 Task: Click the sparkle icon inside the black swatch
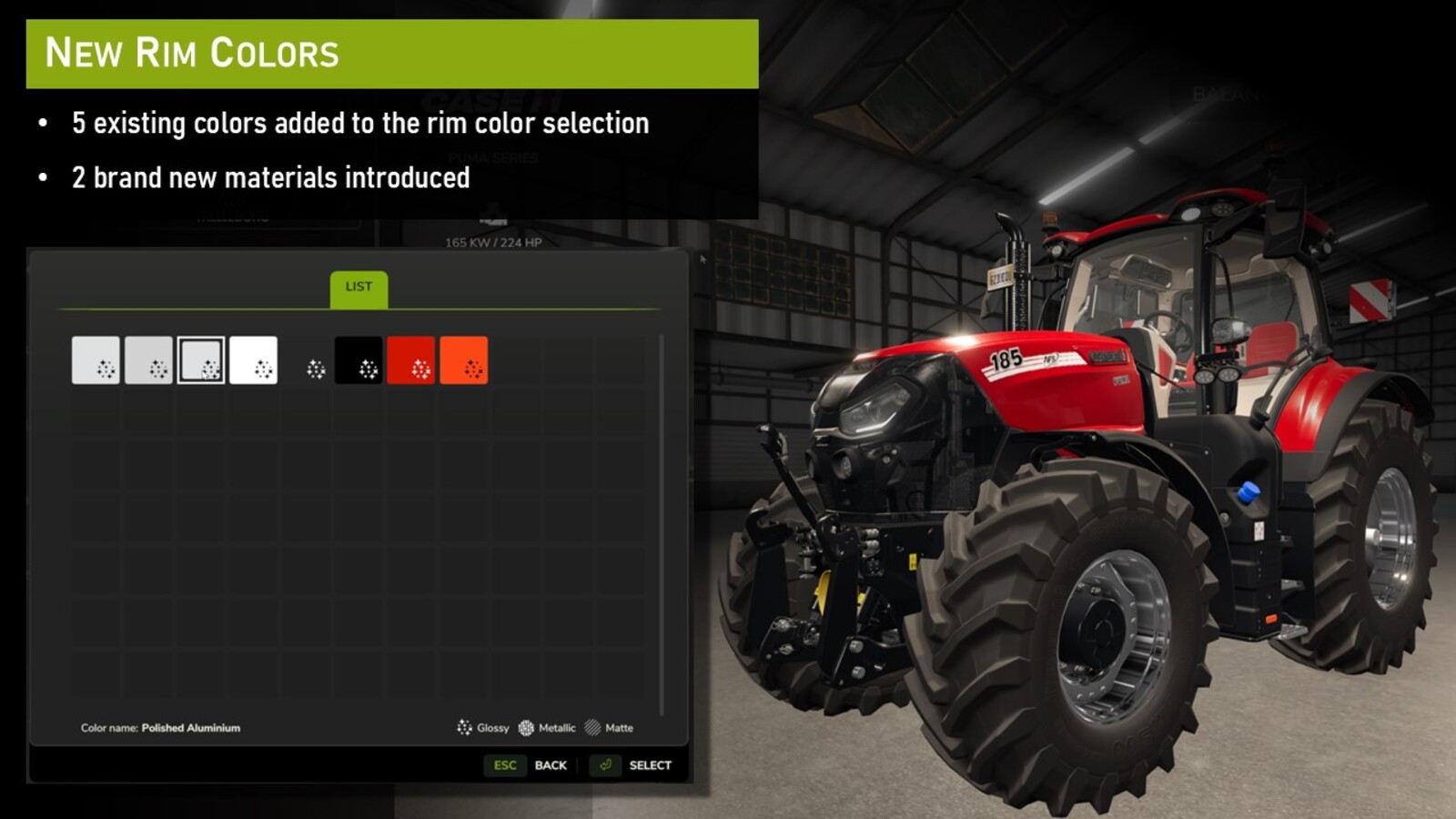[x=368, y=369]
